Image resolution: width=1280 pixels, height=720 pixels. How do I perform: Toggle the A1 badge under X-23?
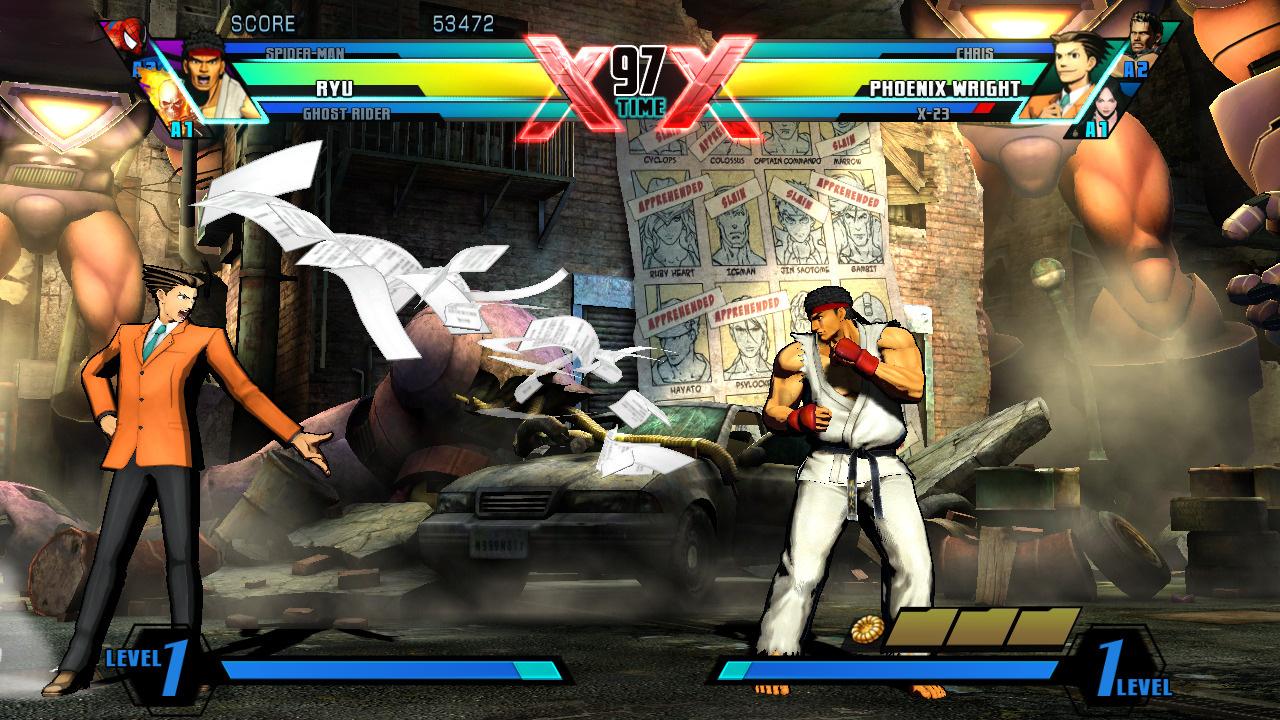click(1095, 128)
